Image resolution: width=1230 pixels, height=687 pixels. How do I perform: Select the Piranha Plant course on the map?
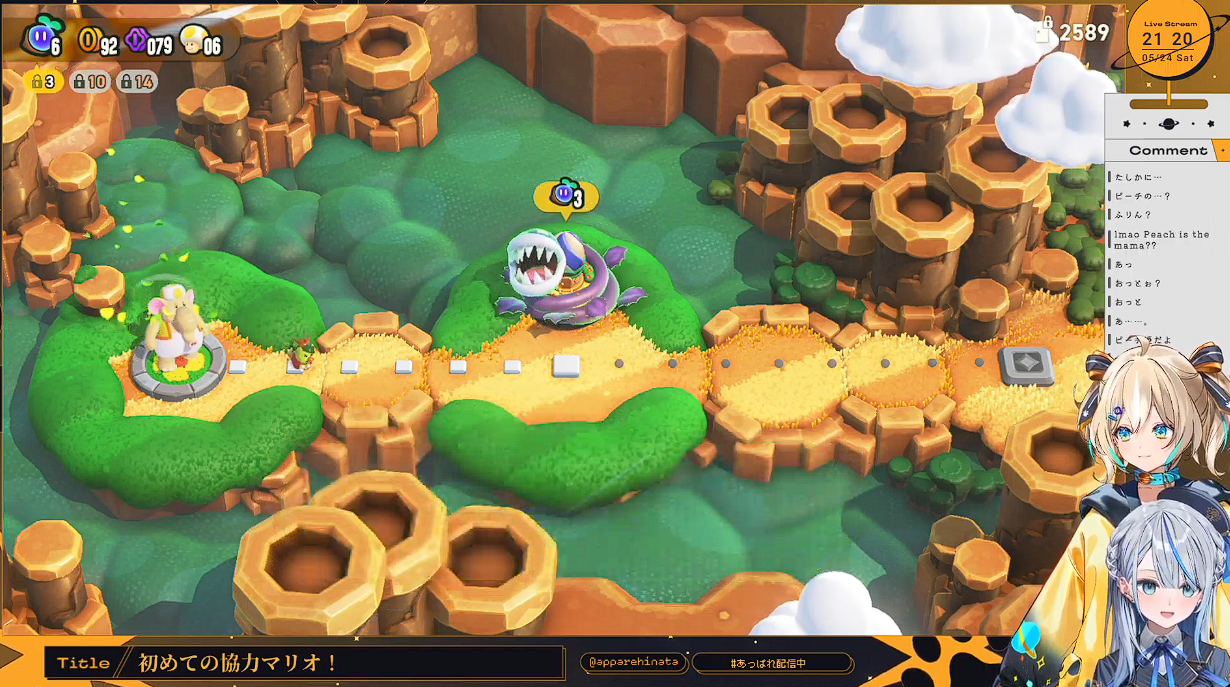(558, 278)
